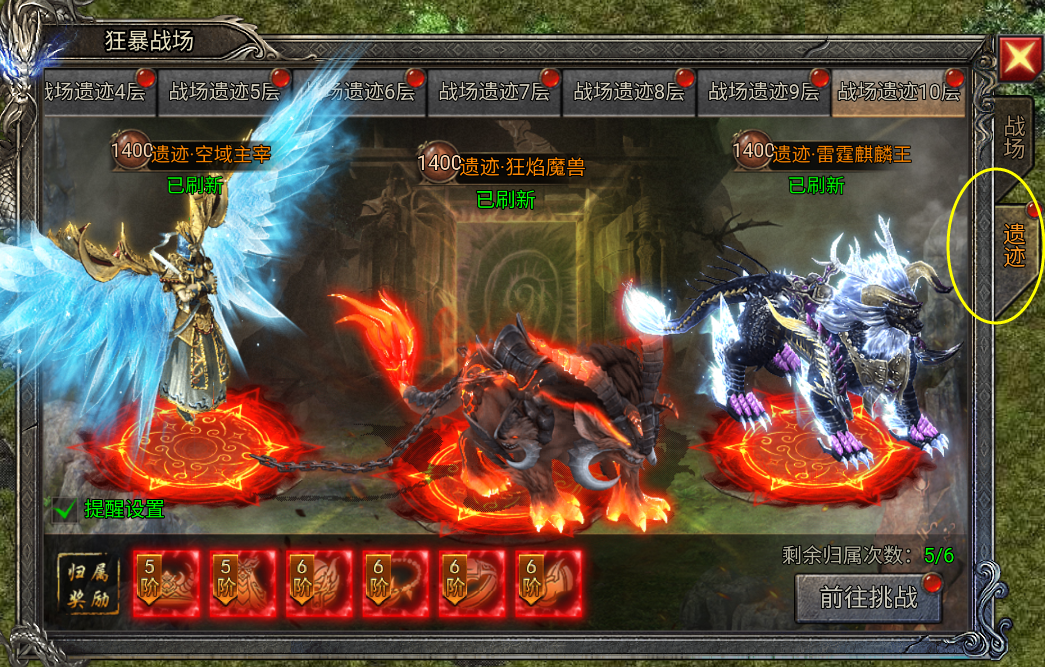Screen dimensions: 1045x667
Task: Toggle the 提醒设置 checkbox
Action: click(66, 509)
